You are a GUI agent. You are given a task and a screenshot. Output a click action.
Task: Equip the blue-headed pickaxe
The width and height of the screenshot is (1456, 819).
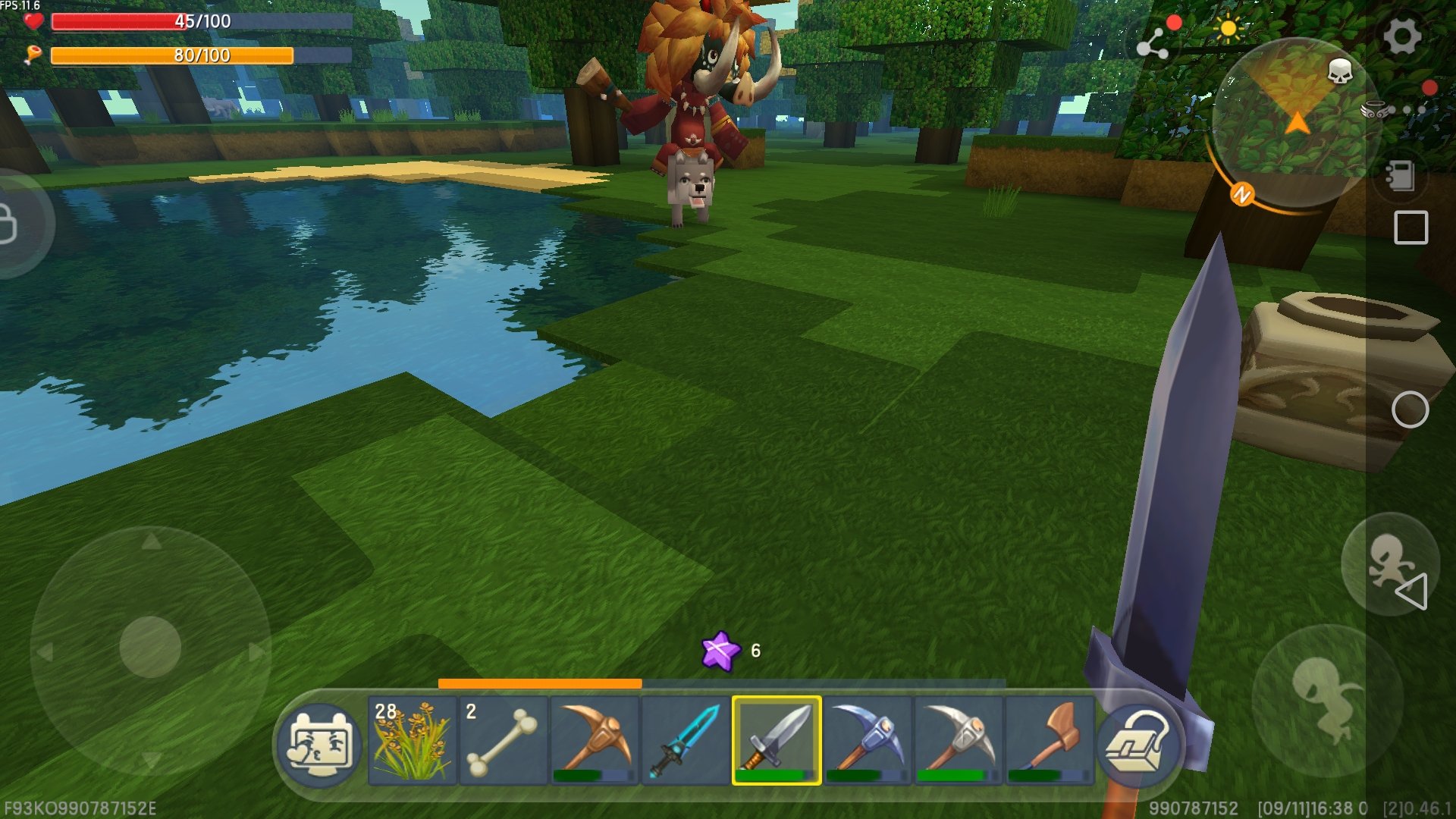[x=867, y=740]
